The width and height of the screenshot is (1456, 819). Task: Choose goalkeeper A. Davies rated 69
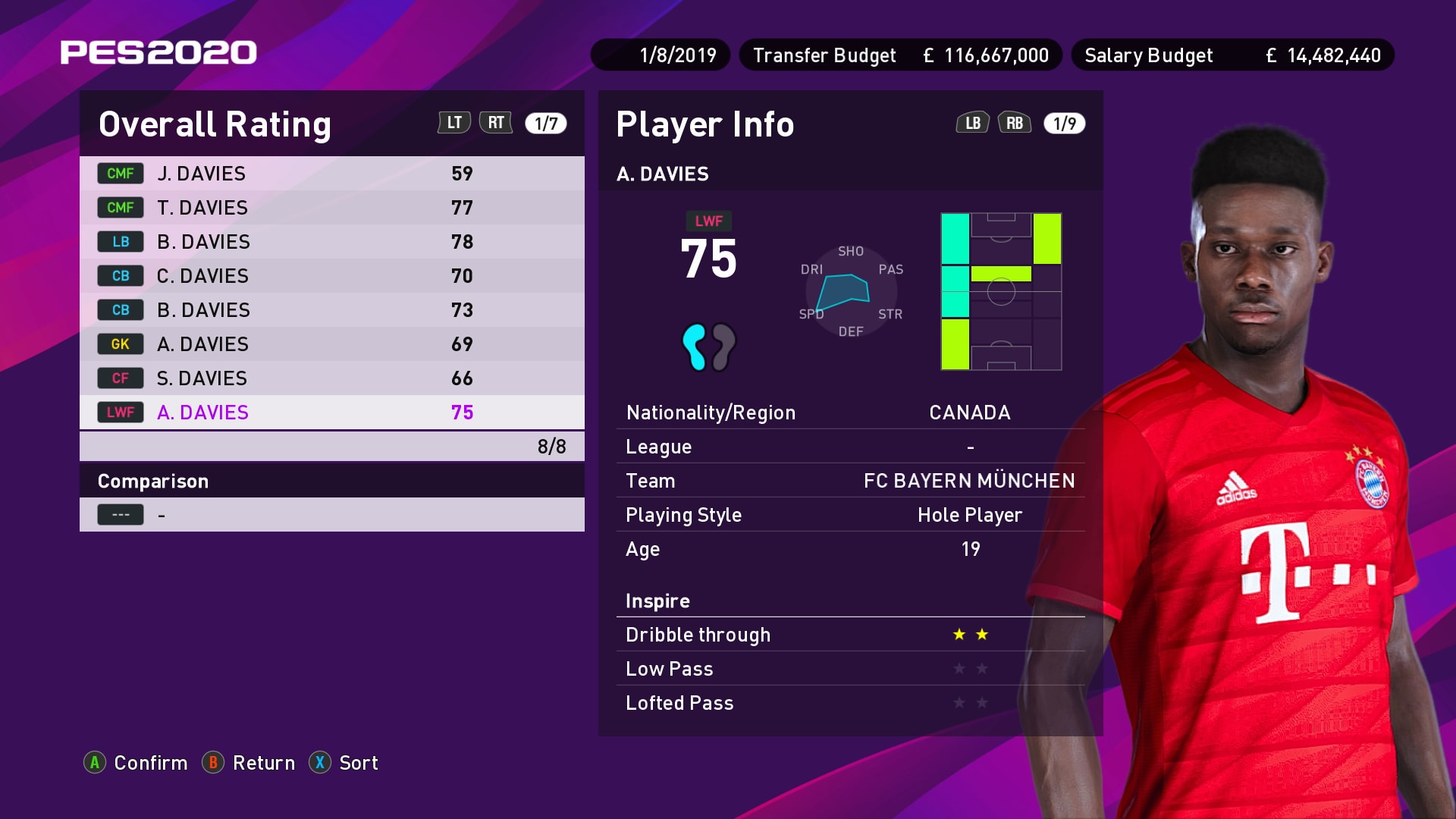pyautogui.click(x=331, y=344)
